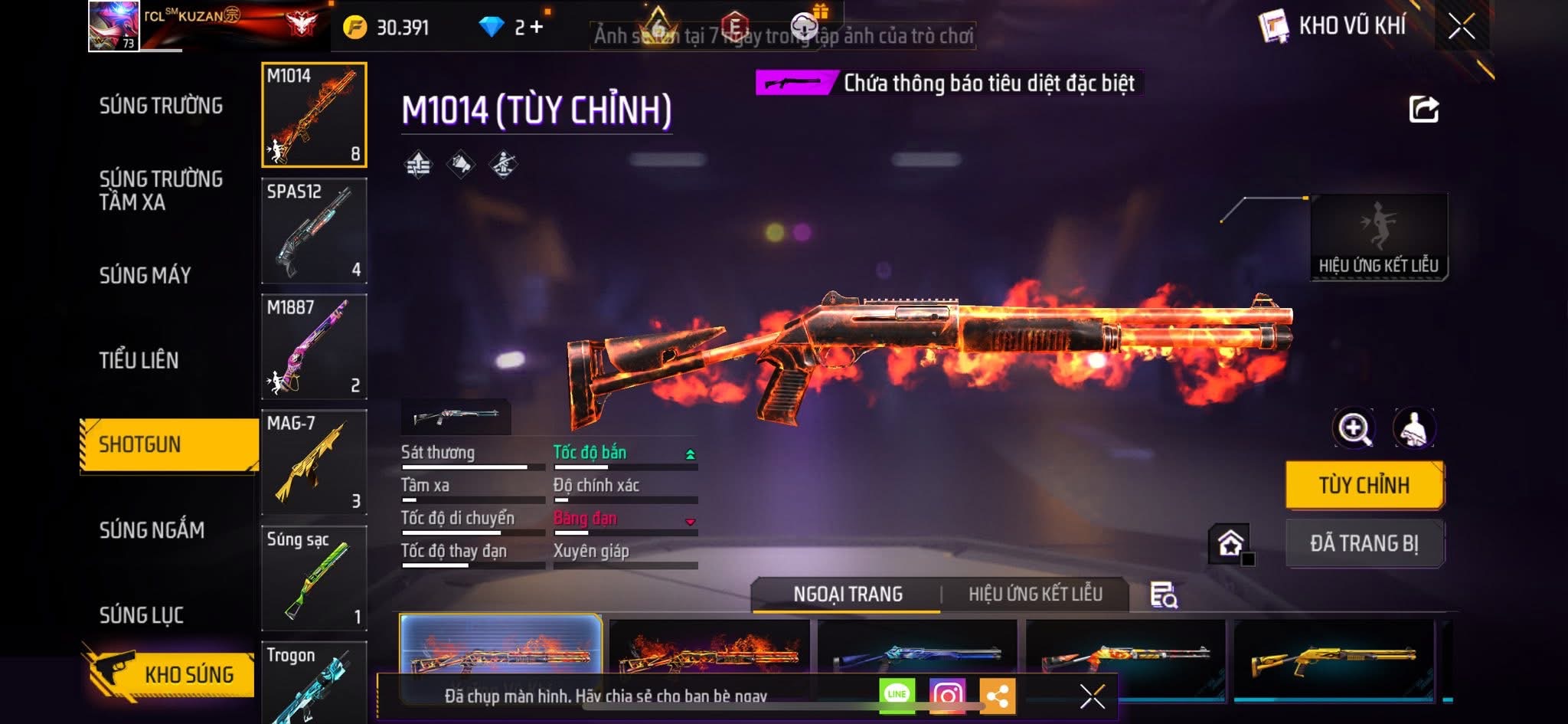Viewport: 1568px width, 724px height.
Task: Switch to TIỂU LIÊN category
Action: click(139, 360)
